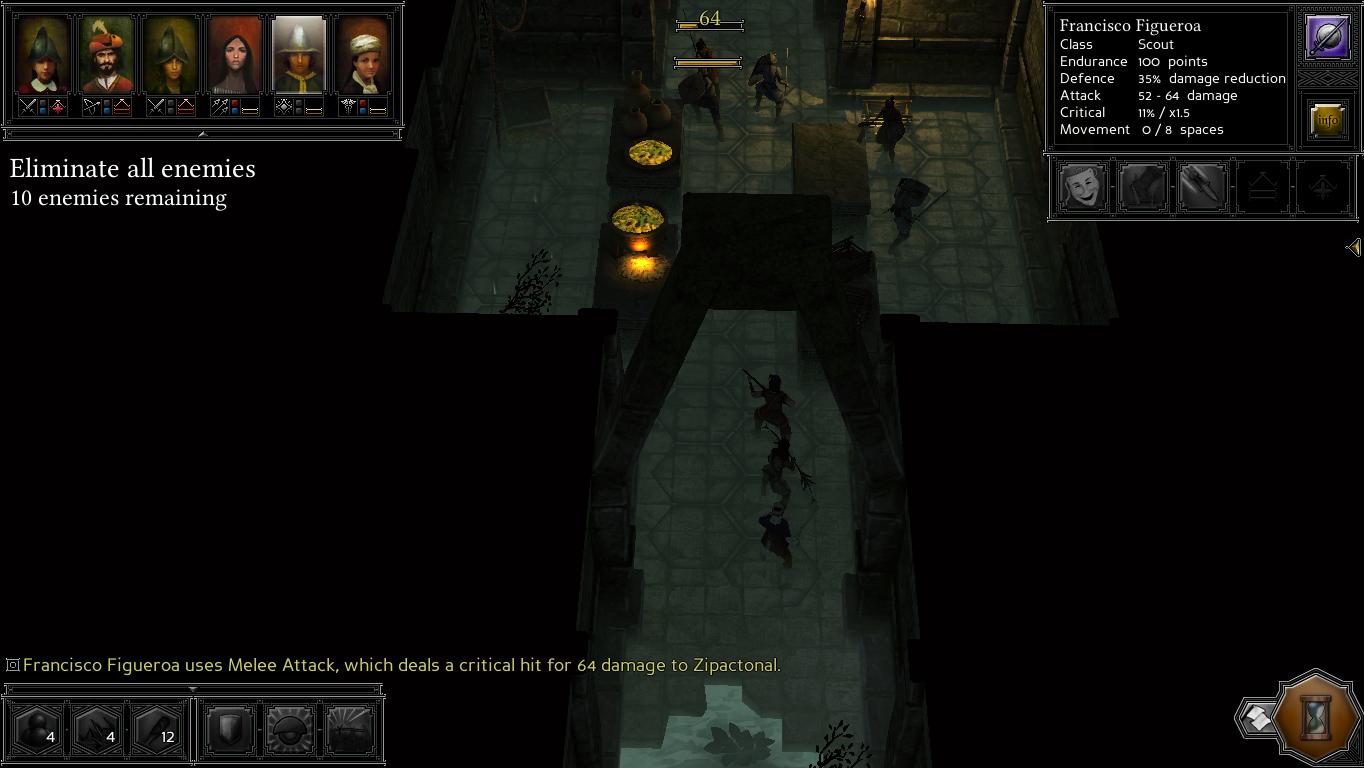Select the highlighted Francisco Figueroa portrait

point(299,55)
